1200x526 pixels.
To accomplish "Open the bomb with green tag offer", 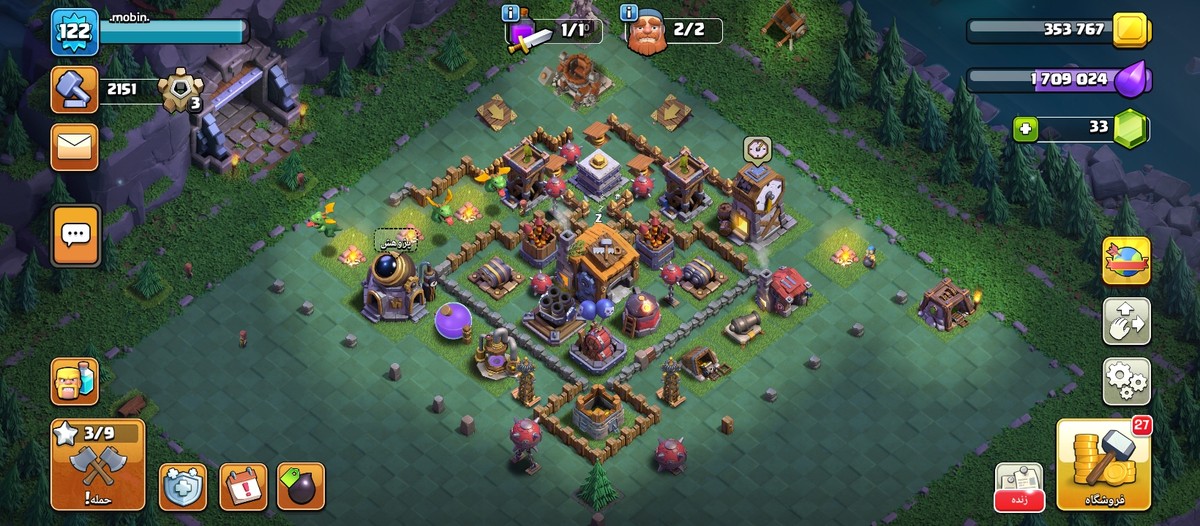I will point(301,486).
